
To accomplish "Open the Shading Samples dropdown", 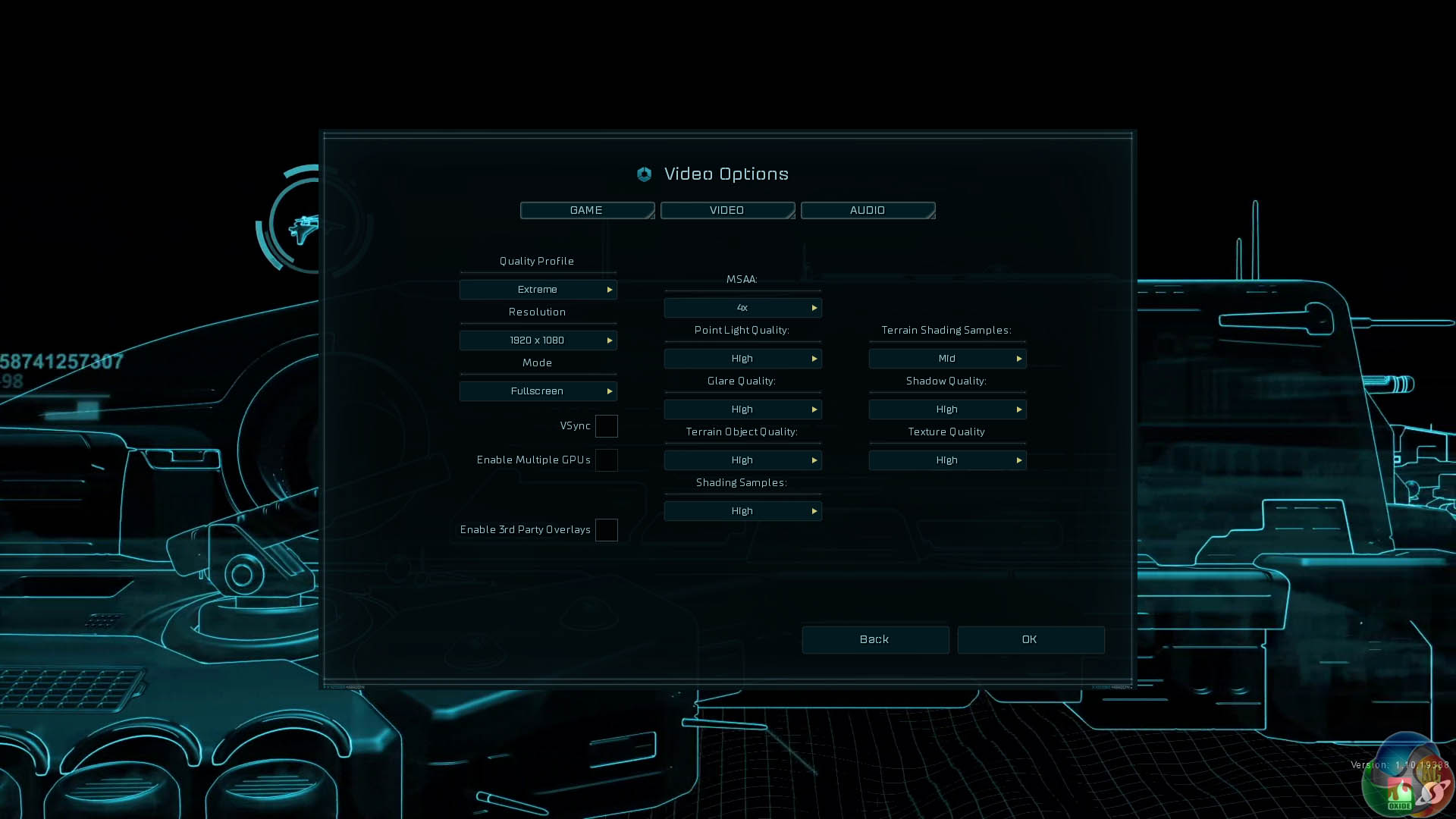I will coord(742,511).
